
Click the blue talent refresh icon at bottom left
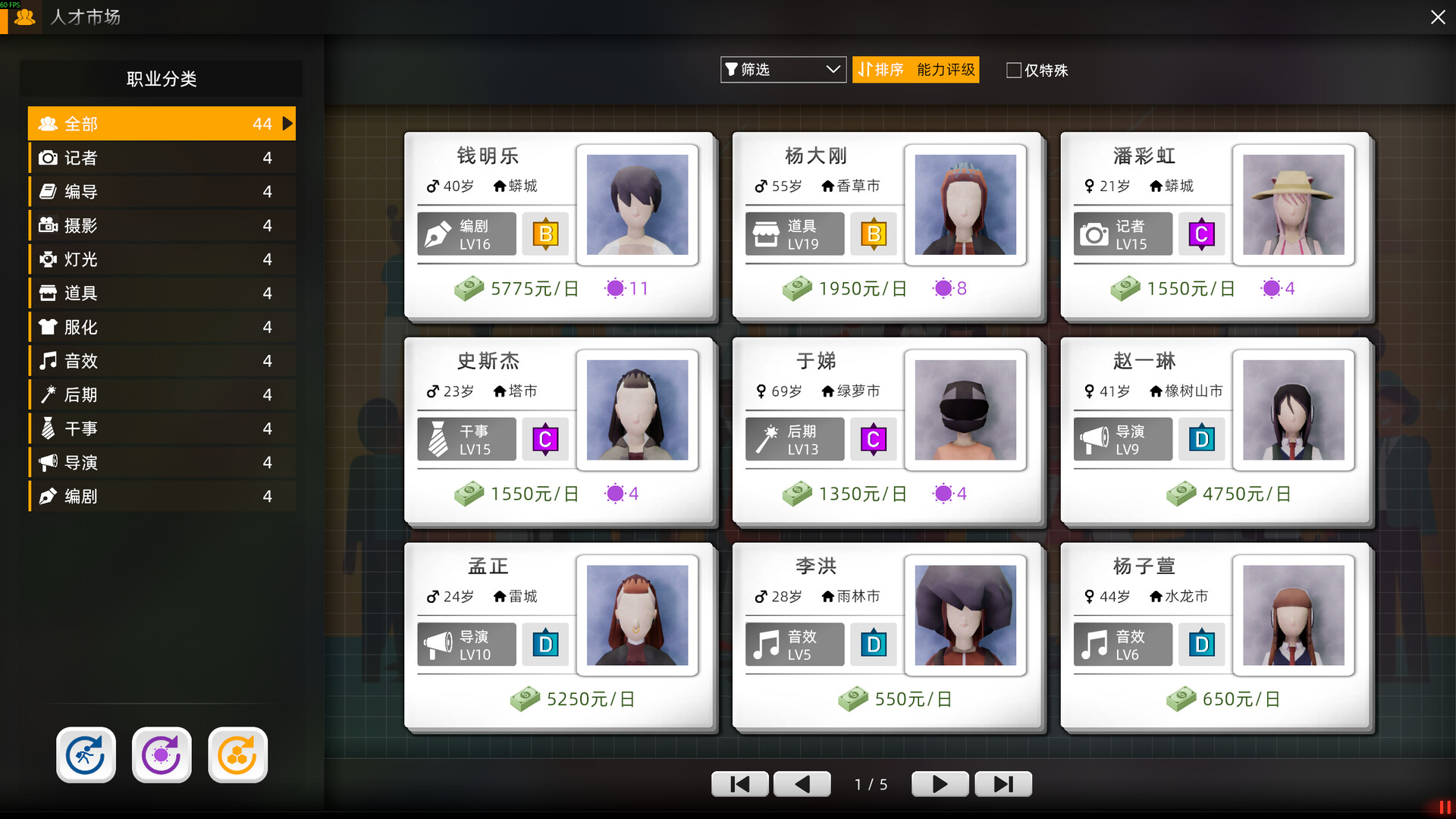pyautogui.click(x=86, y=755)
